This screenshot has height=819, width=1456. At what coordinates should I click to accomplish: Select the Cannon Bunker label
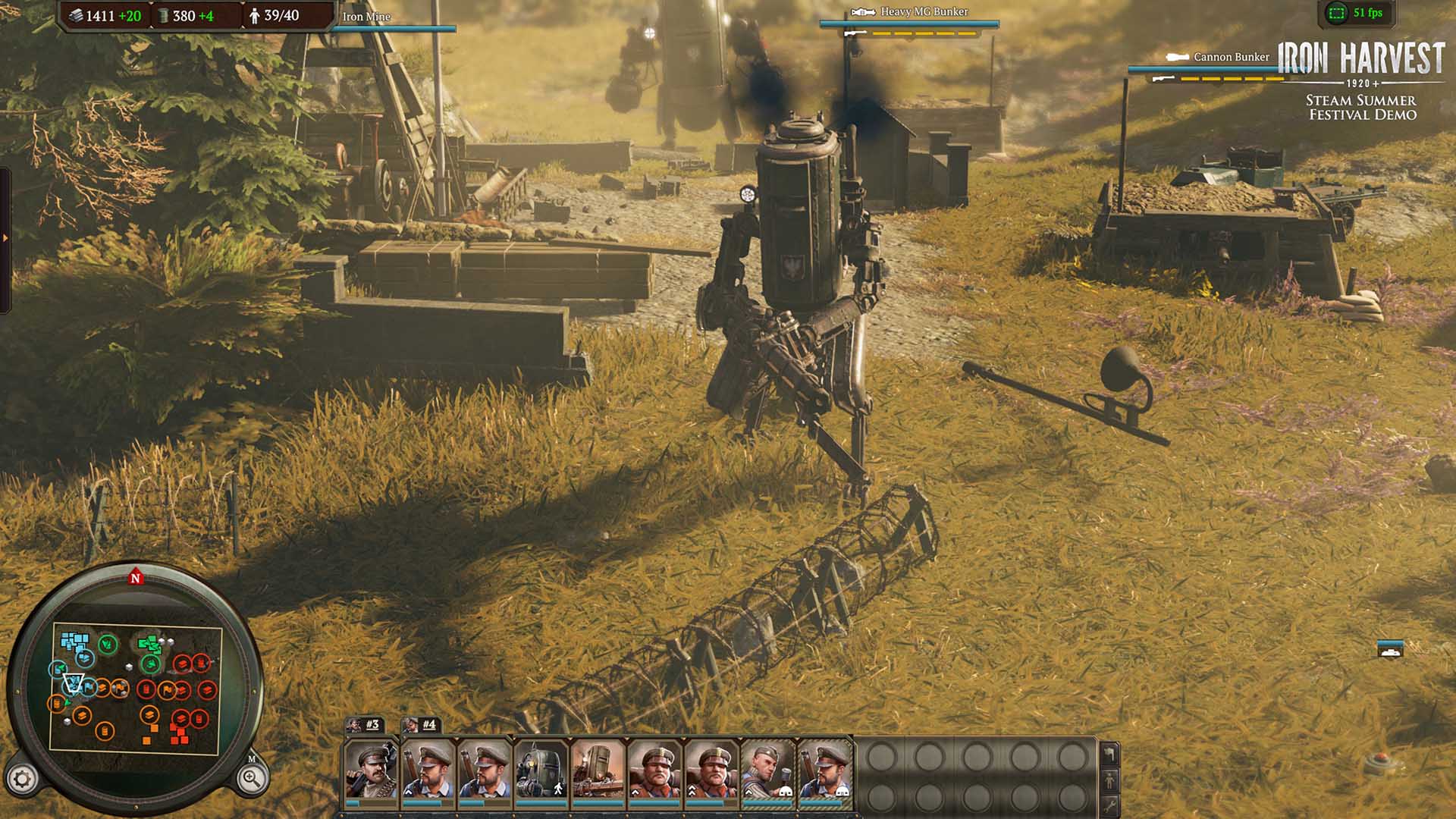pos(1230,57)
